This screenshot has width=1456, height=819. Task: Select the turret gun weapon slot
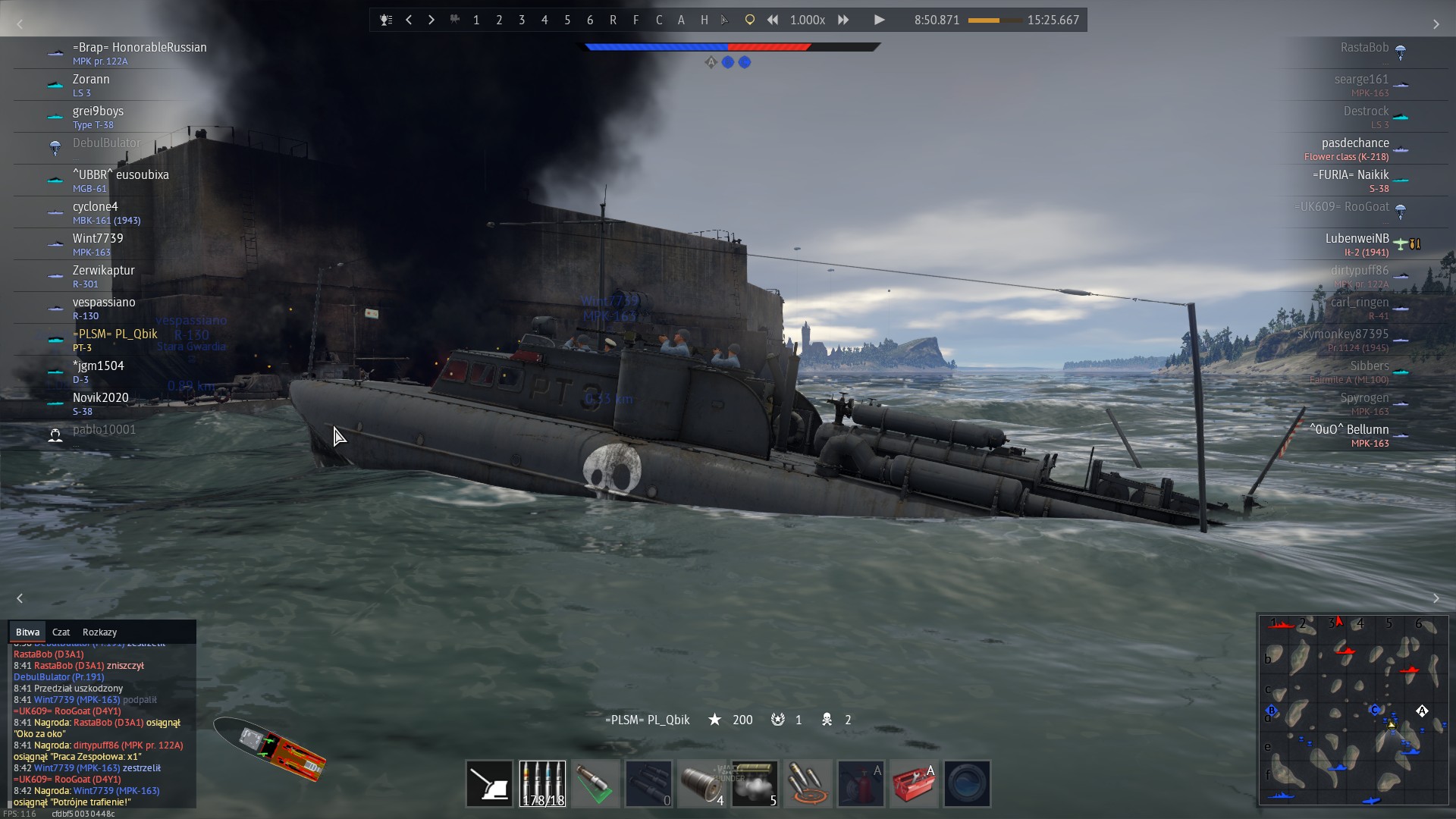[489, 783]
